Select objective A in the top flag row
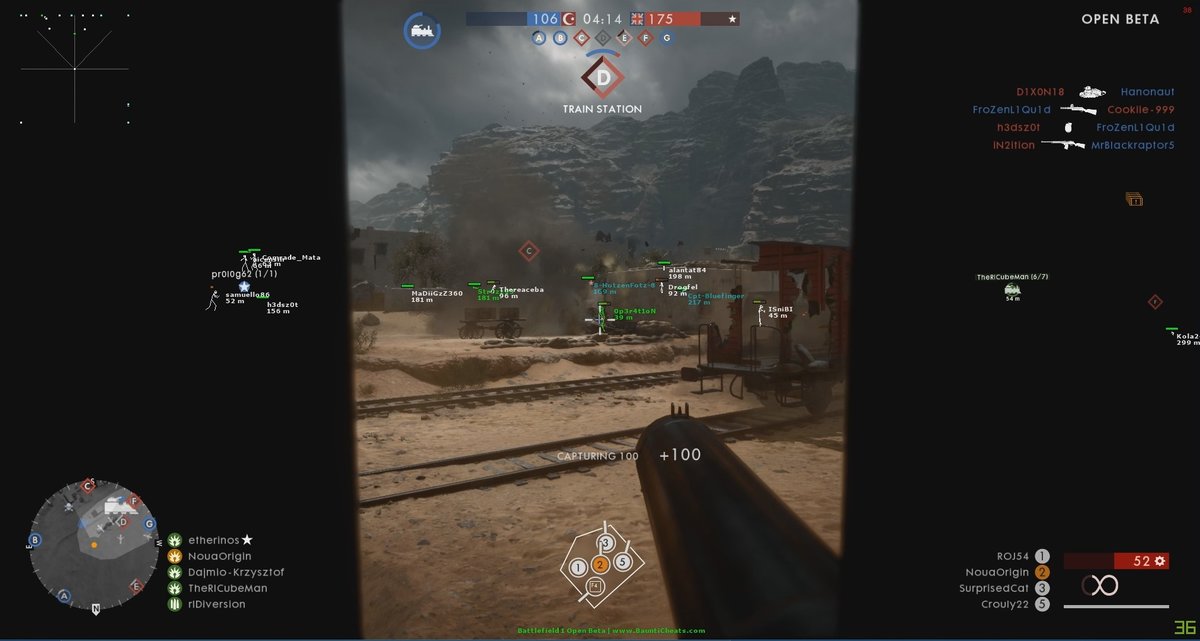This screenshot has height=641, width=1200. coord(539,38)
